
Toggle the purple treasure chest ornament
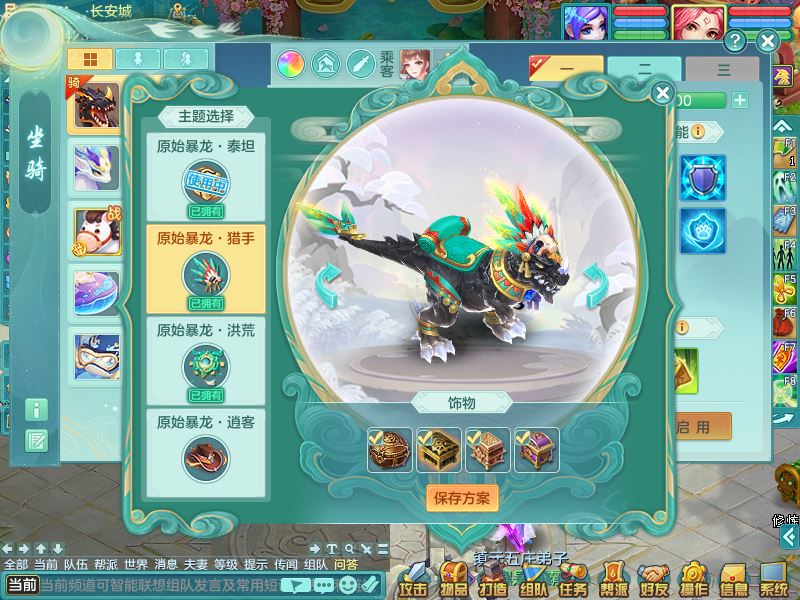536,450
